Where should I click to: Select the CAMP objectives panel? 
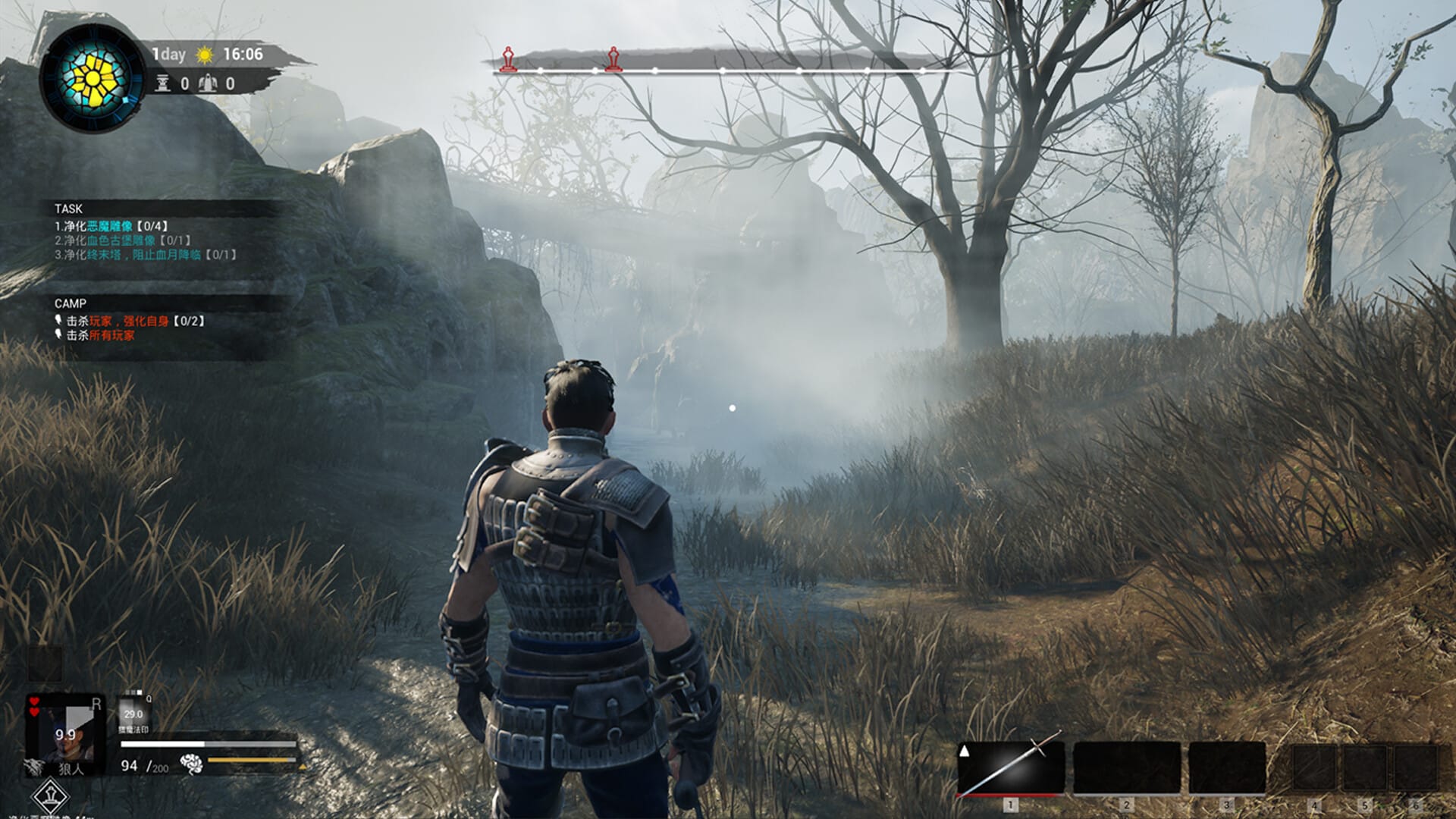tap(71, 303)
